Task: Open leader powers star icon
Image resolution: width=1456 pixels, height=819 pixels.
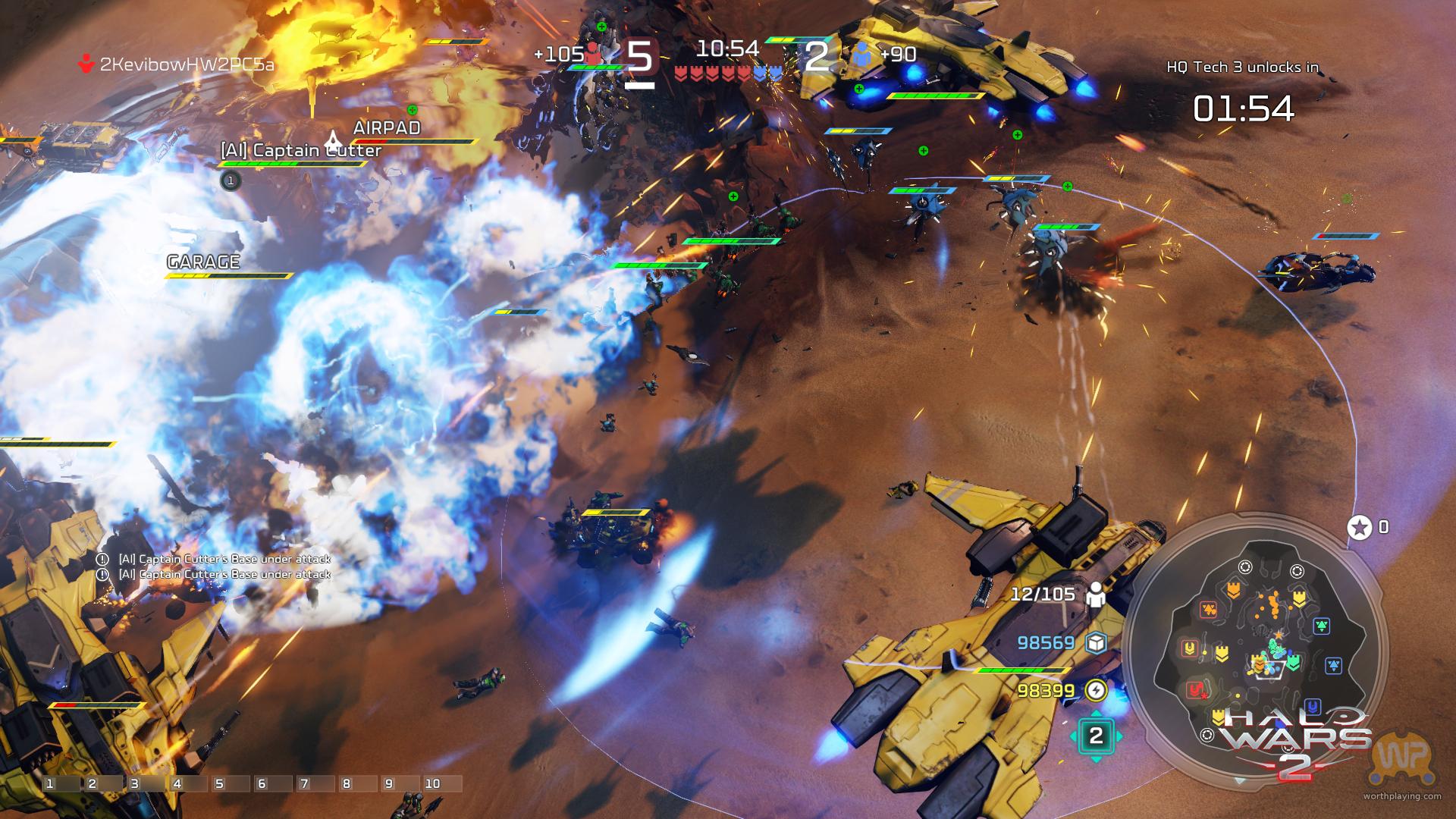Action: click(x=1360, y=527)
